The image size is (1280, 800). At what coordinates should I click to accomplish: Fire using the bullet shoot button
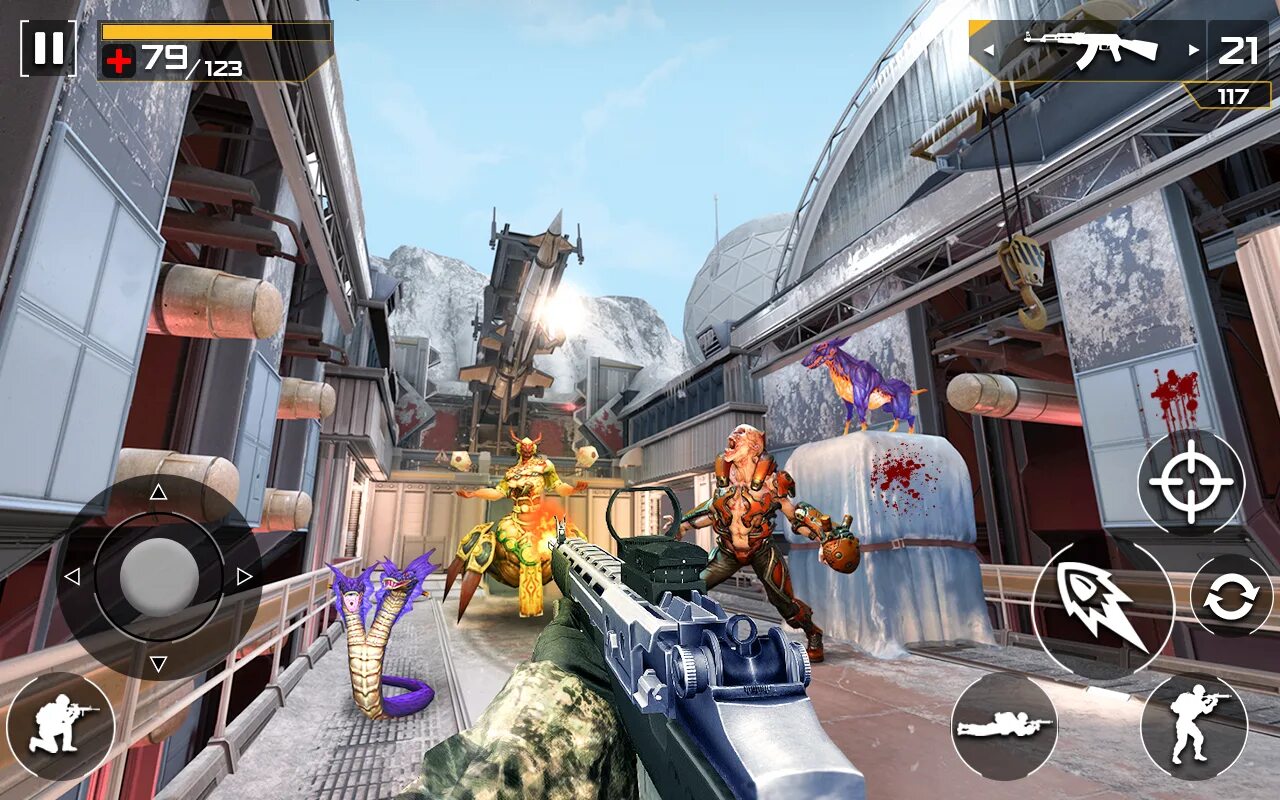point(1102,609)
